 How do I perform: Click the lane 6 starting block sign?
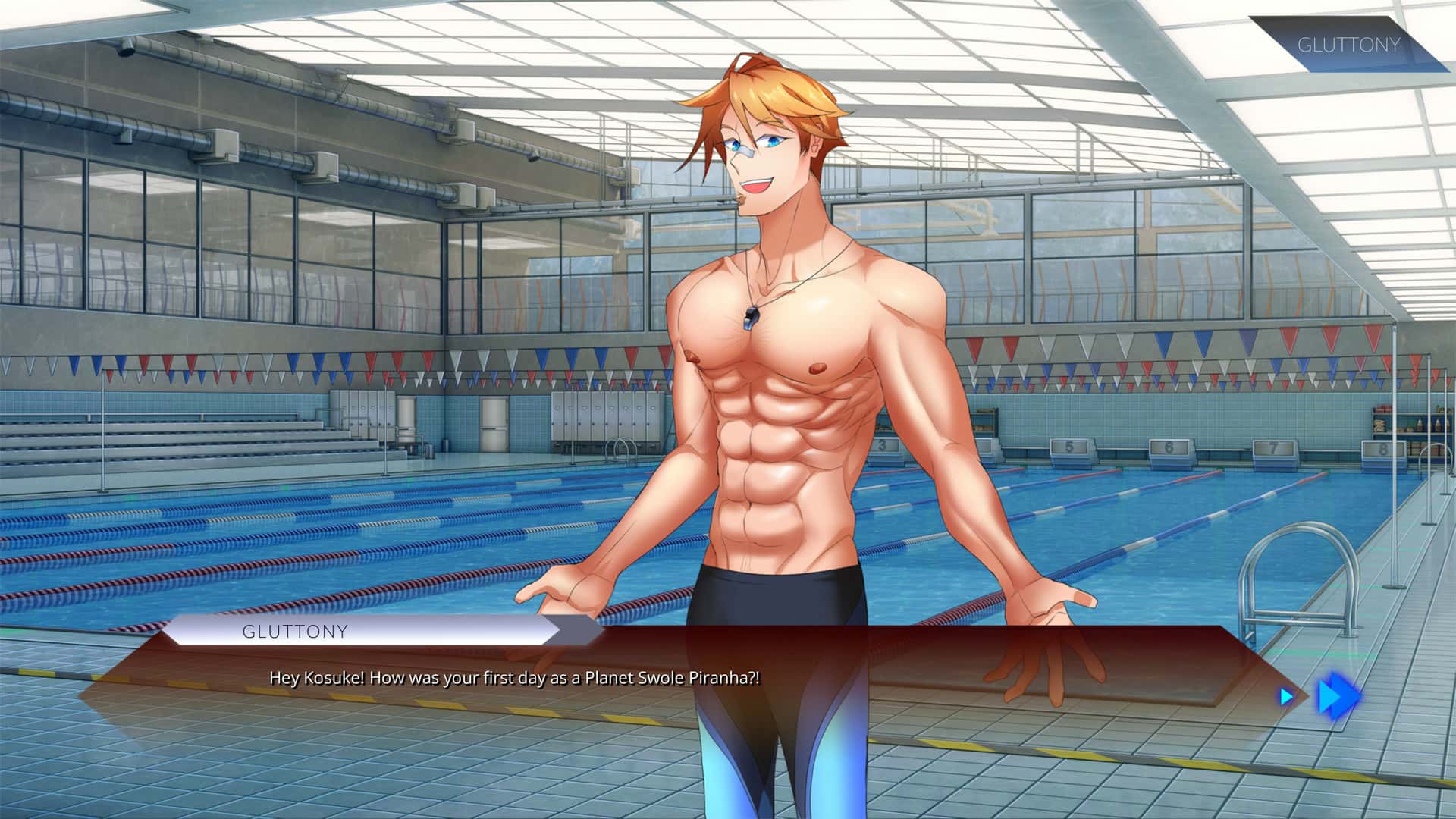(1169, 447)
